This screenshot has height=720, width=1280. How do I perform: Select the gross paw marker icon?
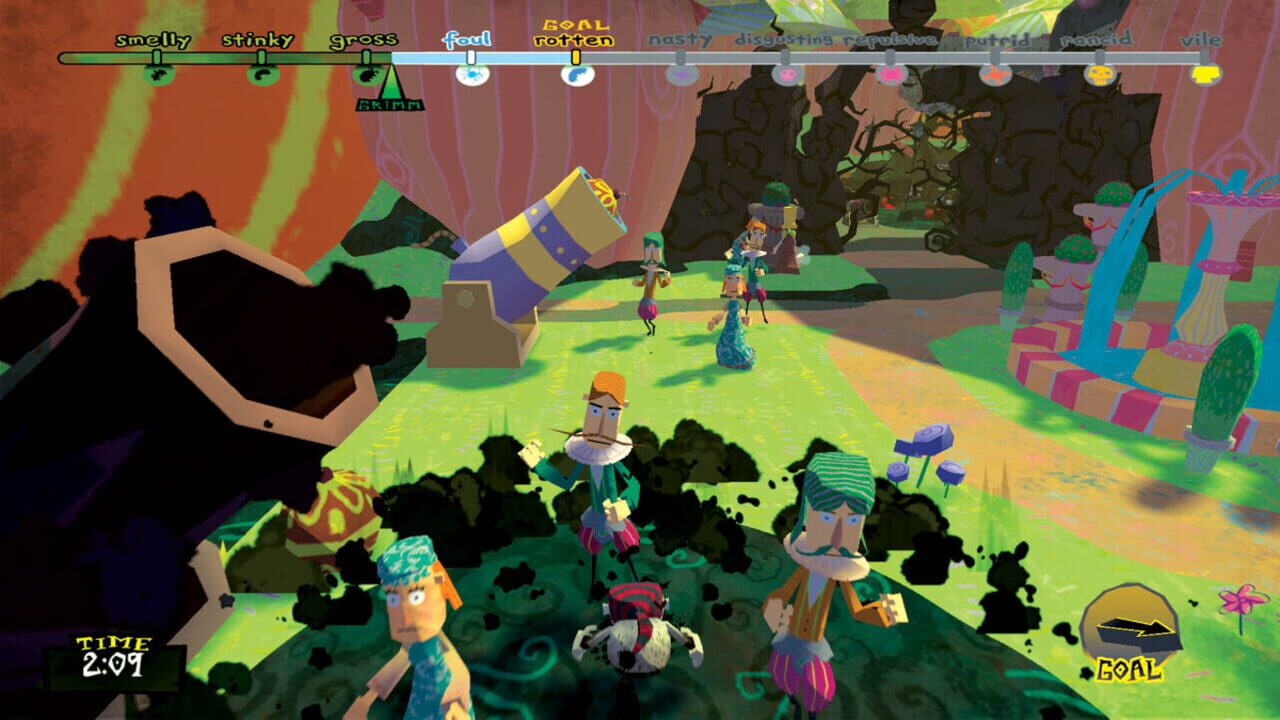click(366, 76)
